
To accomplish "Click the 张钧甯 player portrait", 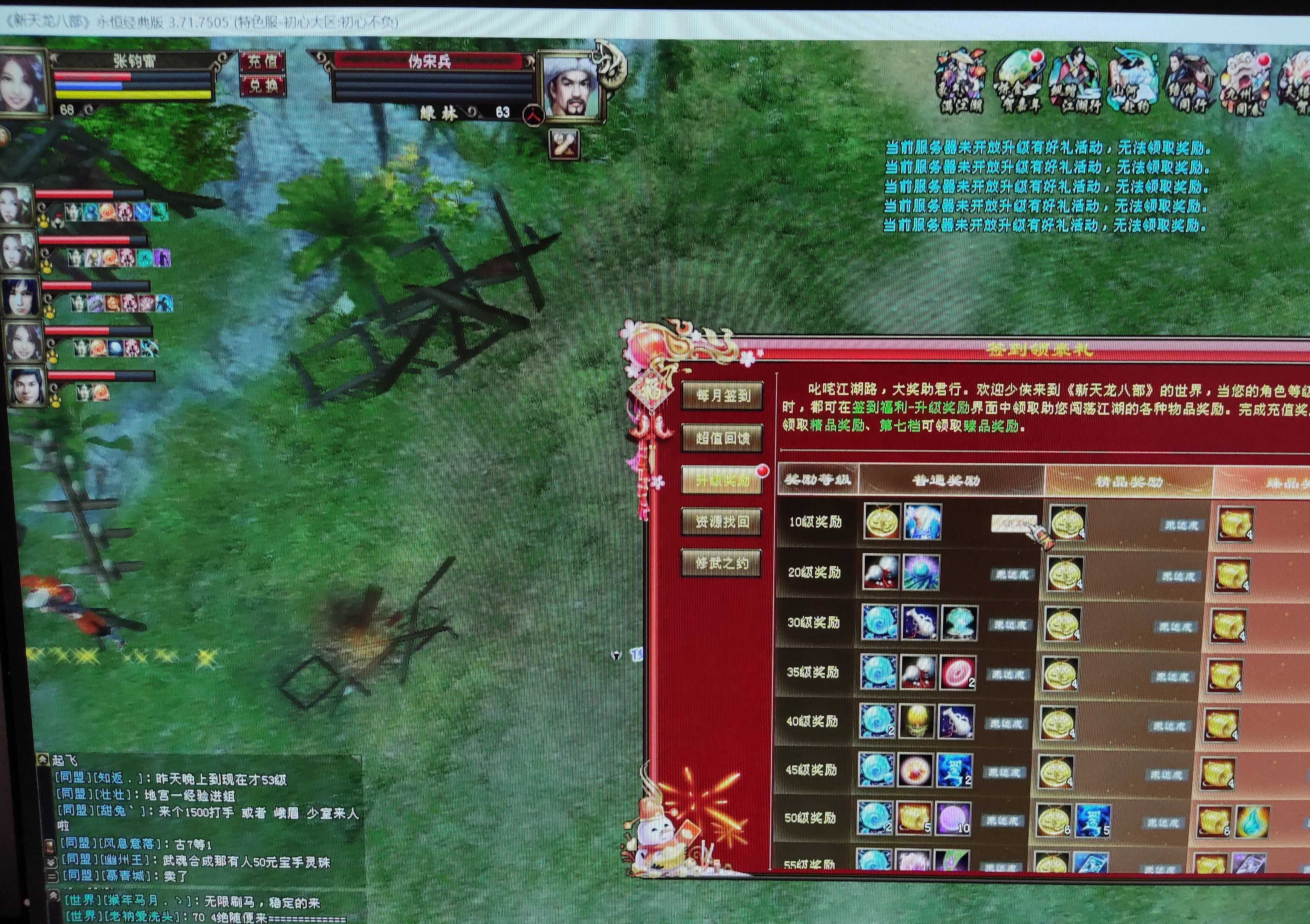I will click(23, 83).
